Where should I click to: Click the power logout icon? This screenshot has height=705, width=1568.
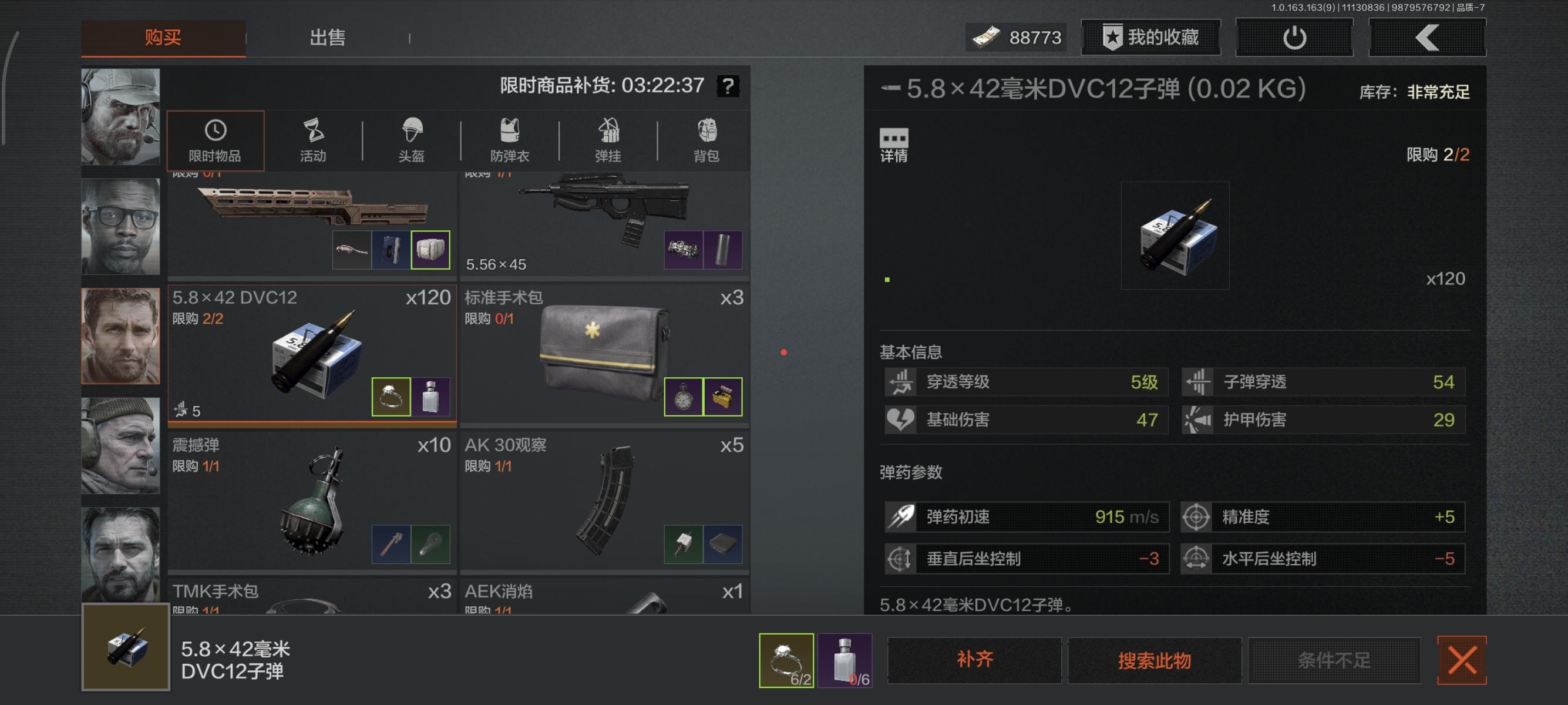[1294, 37]
